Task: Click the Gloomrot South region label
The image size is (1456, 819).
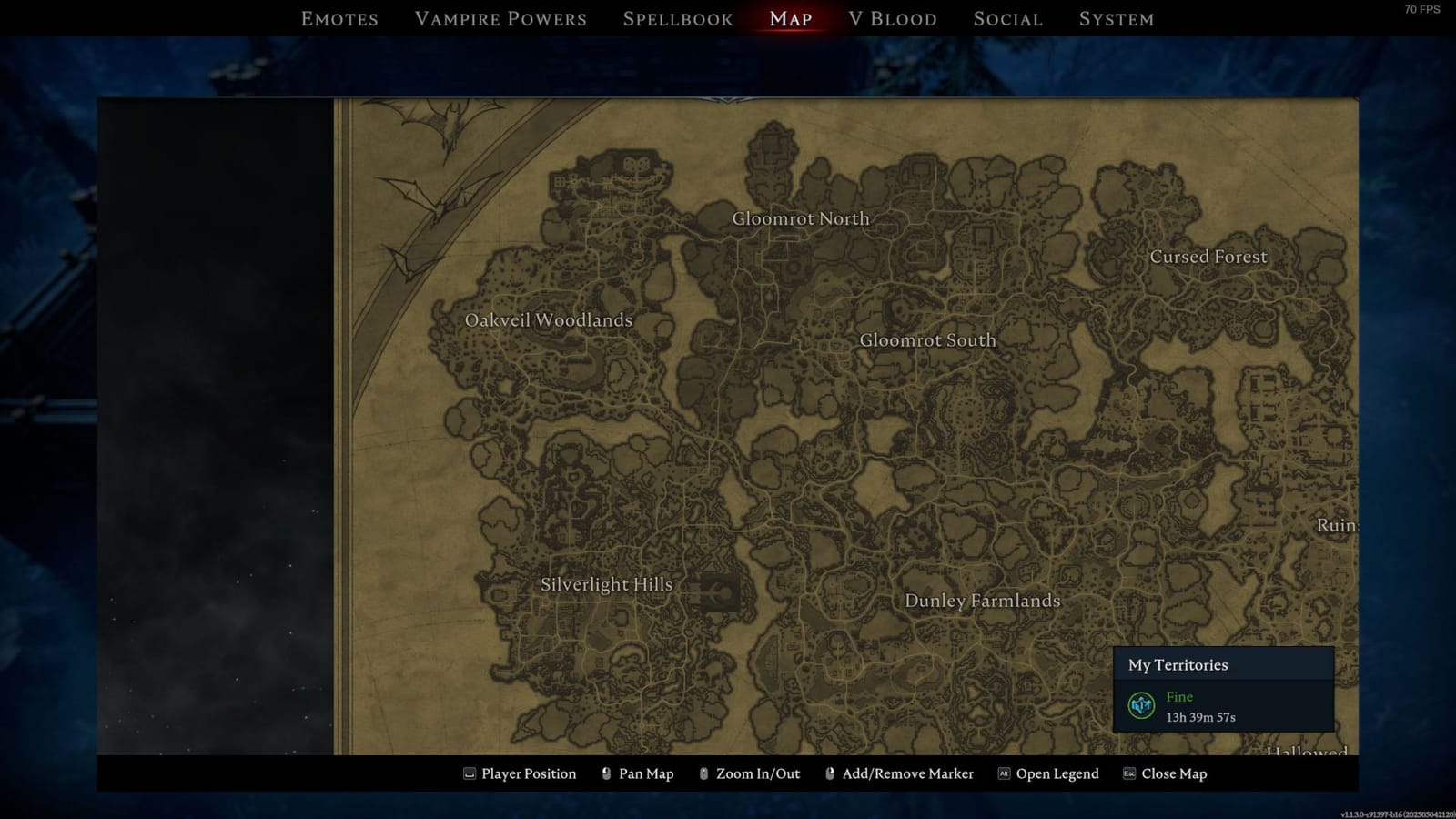Action: pyautogui.click(x=928, y=339)
